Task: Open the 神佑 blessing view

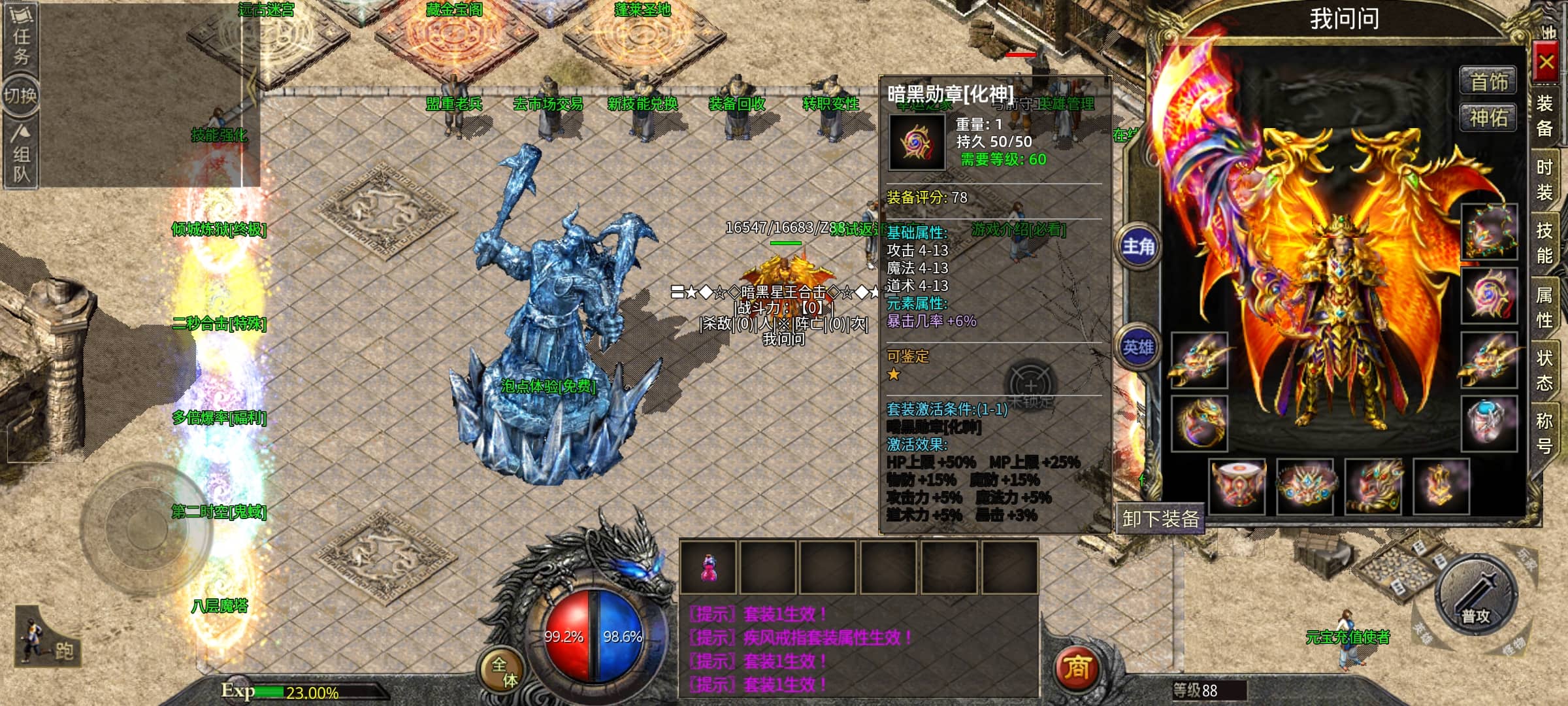Action: (1488, 118)
